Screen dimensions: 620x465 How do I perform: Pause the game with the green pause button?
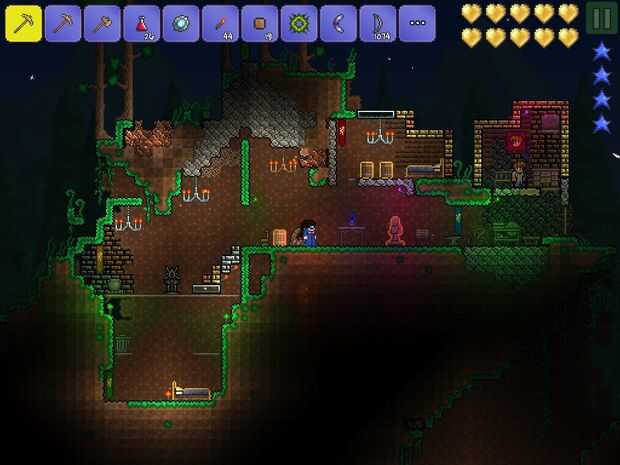[600, 18]
